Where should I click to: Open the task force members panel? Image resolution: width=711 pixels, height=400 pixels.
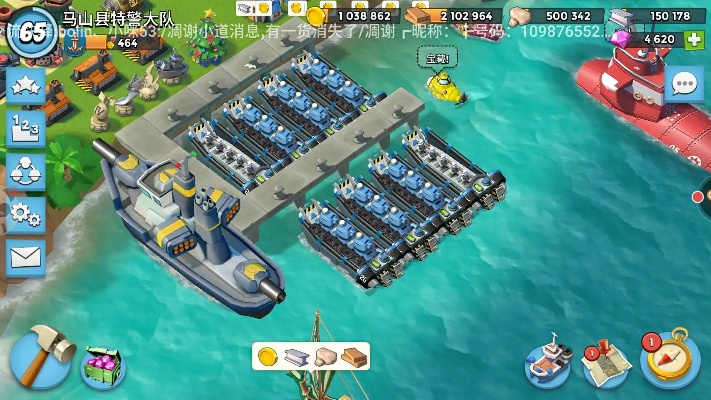[26, 171]
